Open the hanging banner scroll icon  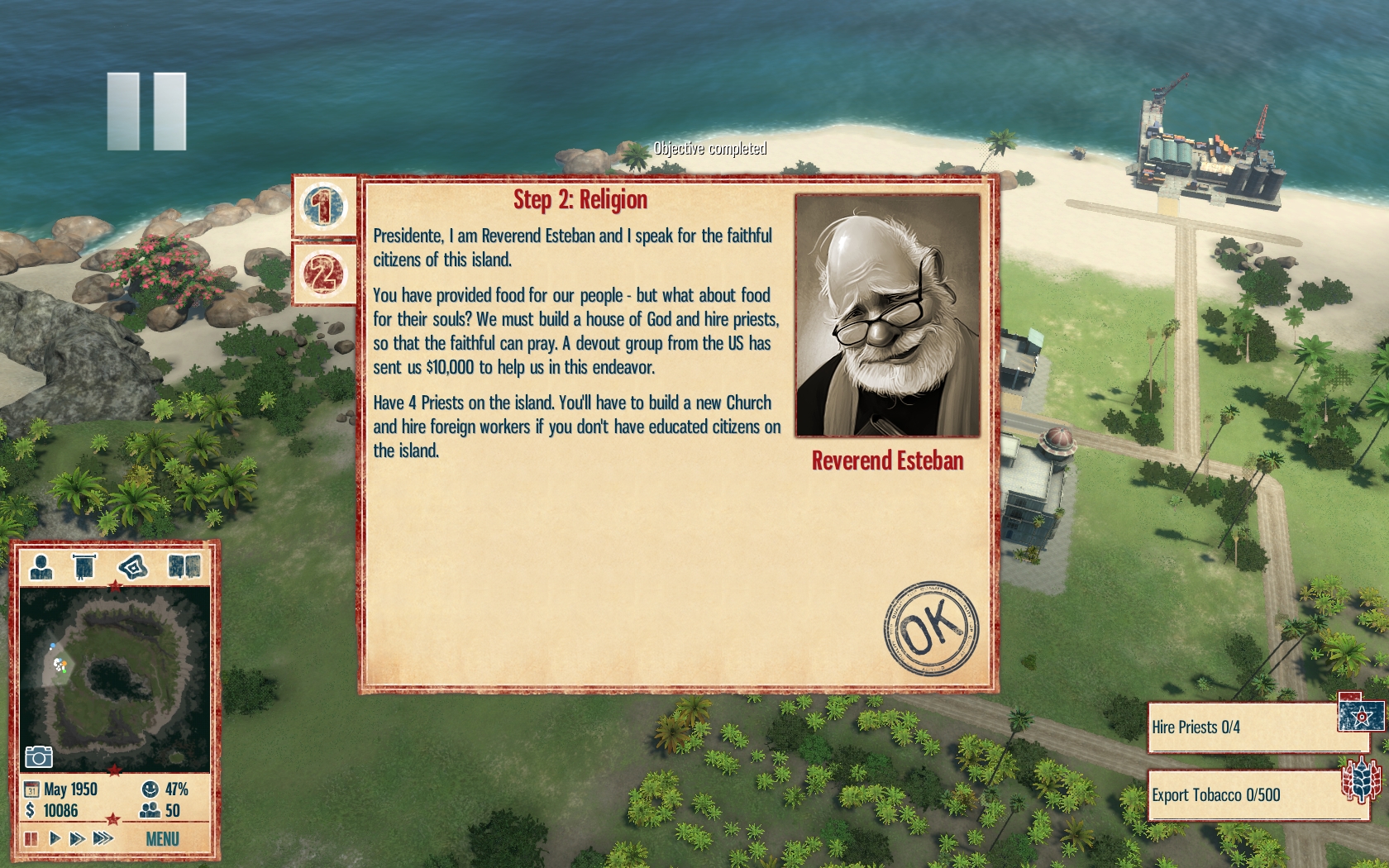[x=84, y=567]
